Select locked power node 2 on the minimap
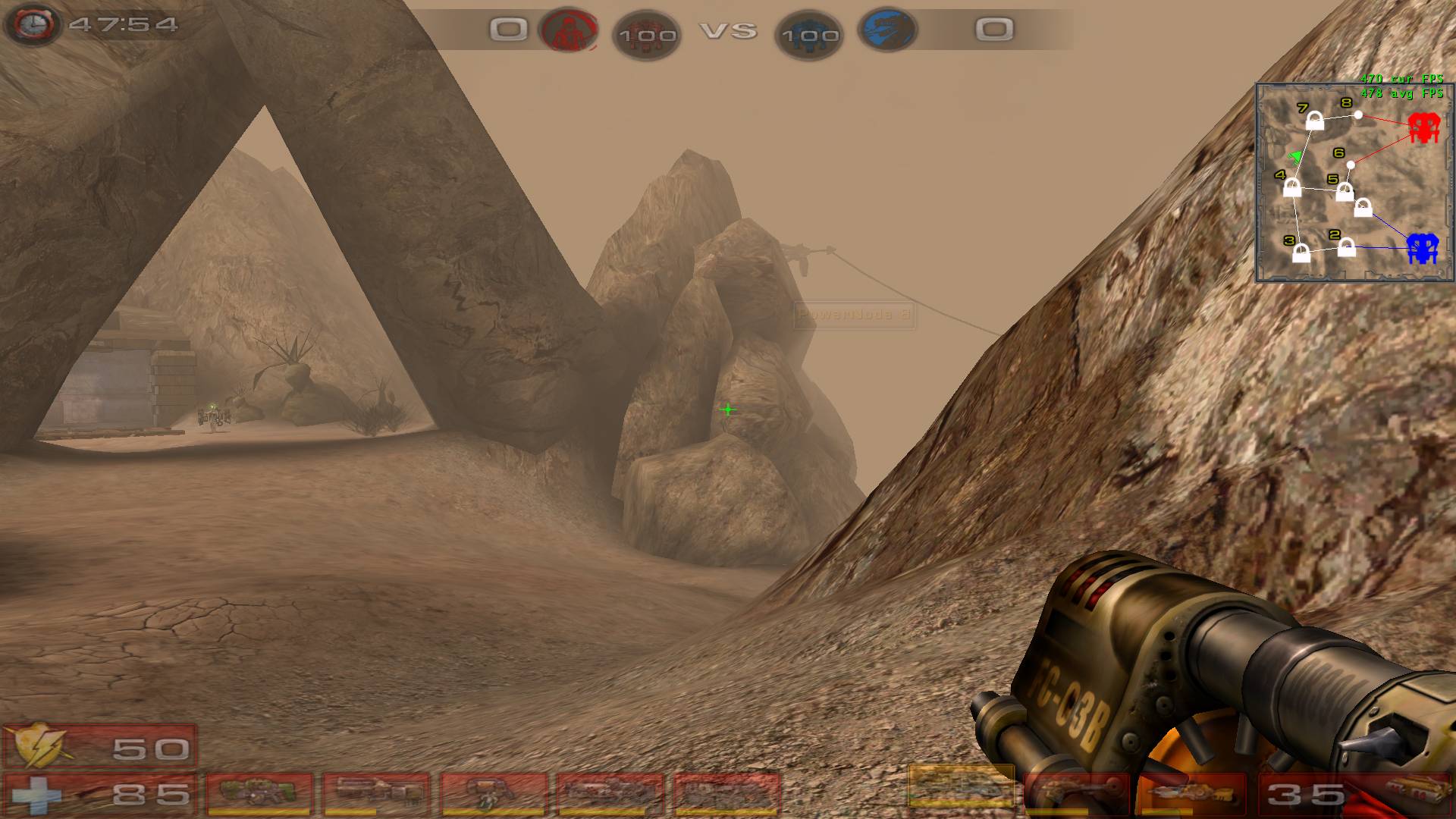The image size is (1456, 819). [1346, 247]
